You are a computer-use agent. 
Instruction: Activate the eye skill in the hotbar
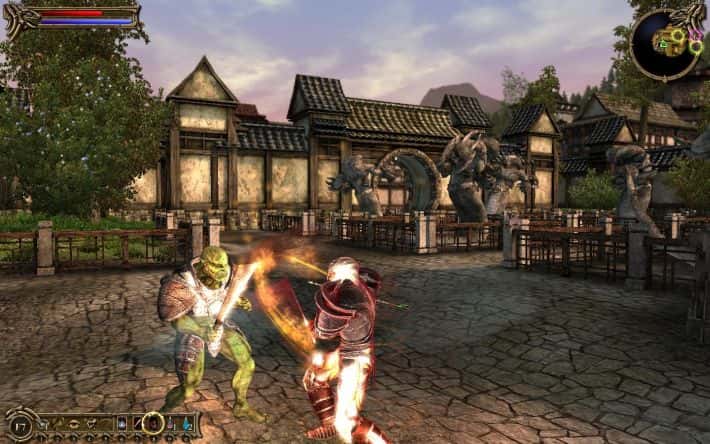coord(74,423)
